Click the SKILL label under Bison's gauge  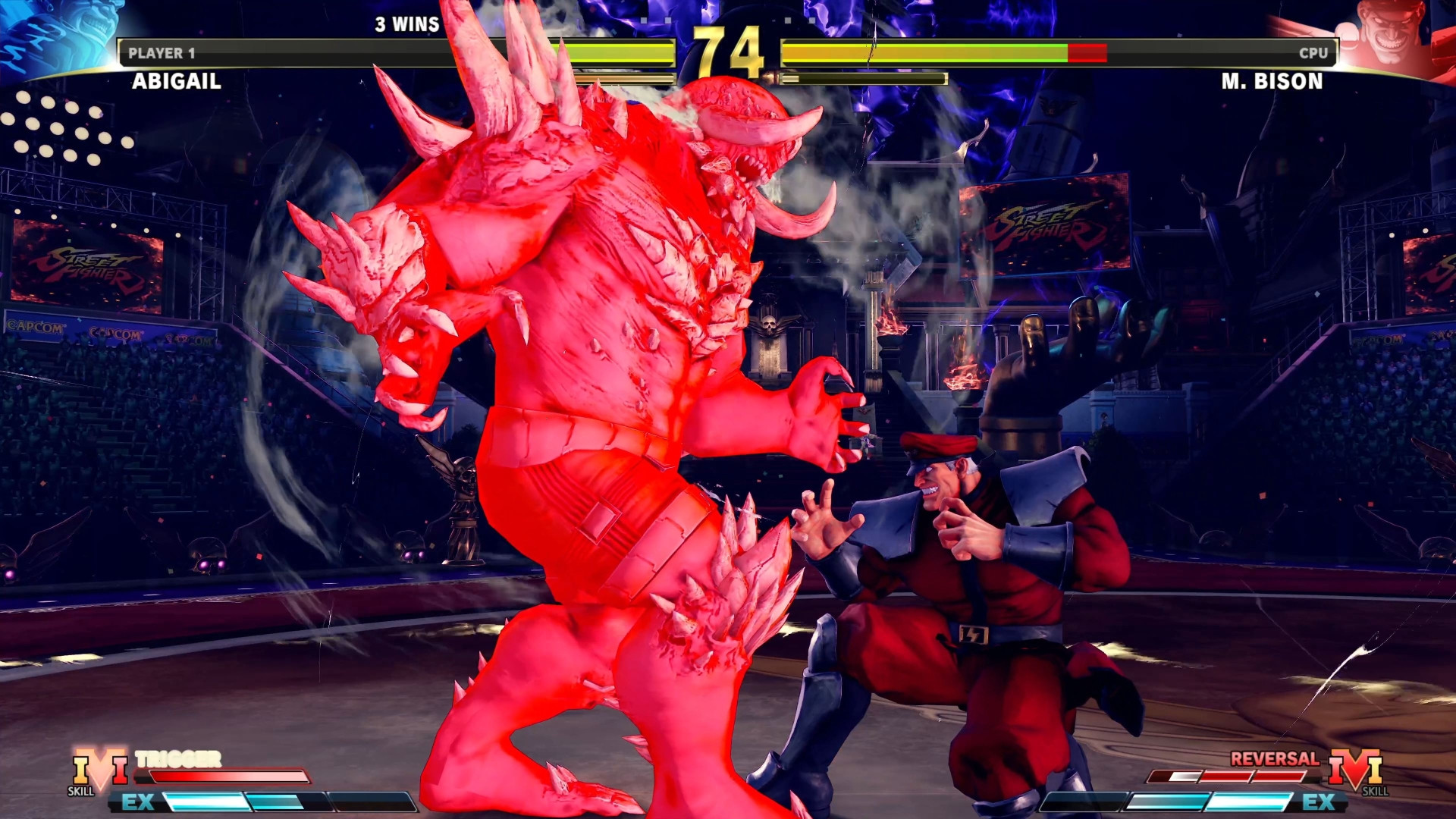point(1376,790)
